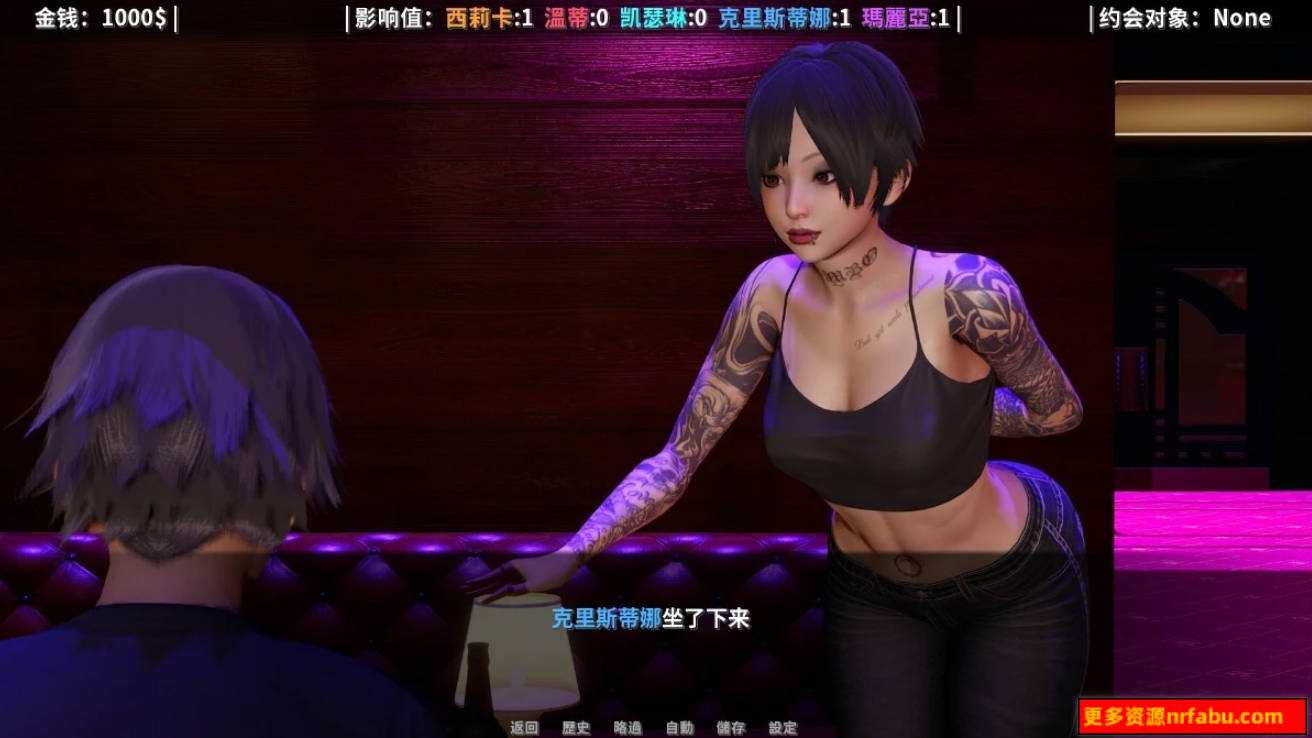Click the 影响值 label
The width and height of the screenshot is (1312, 738).
click(x=389, y=16)
